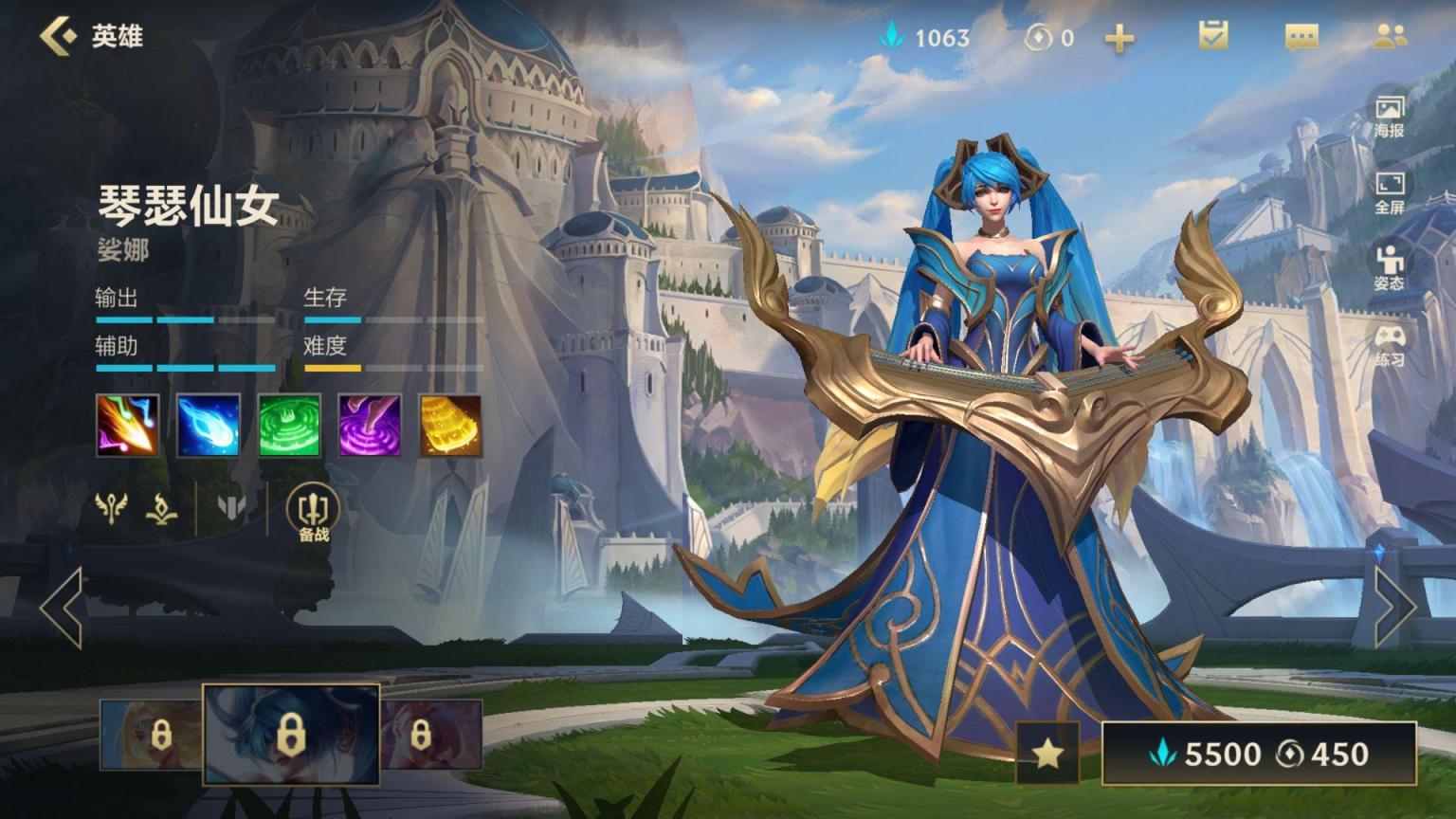
Task: Go back using the 英雄 back arrow
Action: (x=59, y=36)
